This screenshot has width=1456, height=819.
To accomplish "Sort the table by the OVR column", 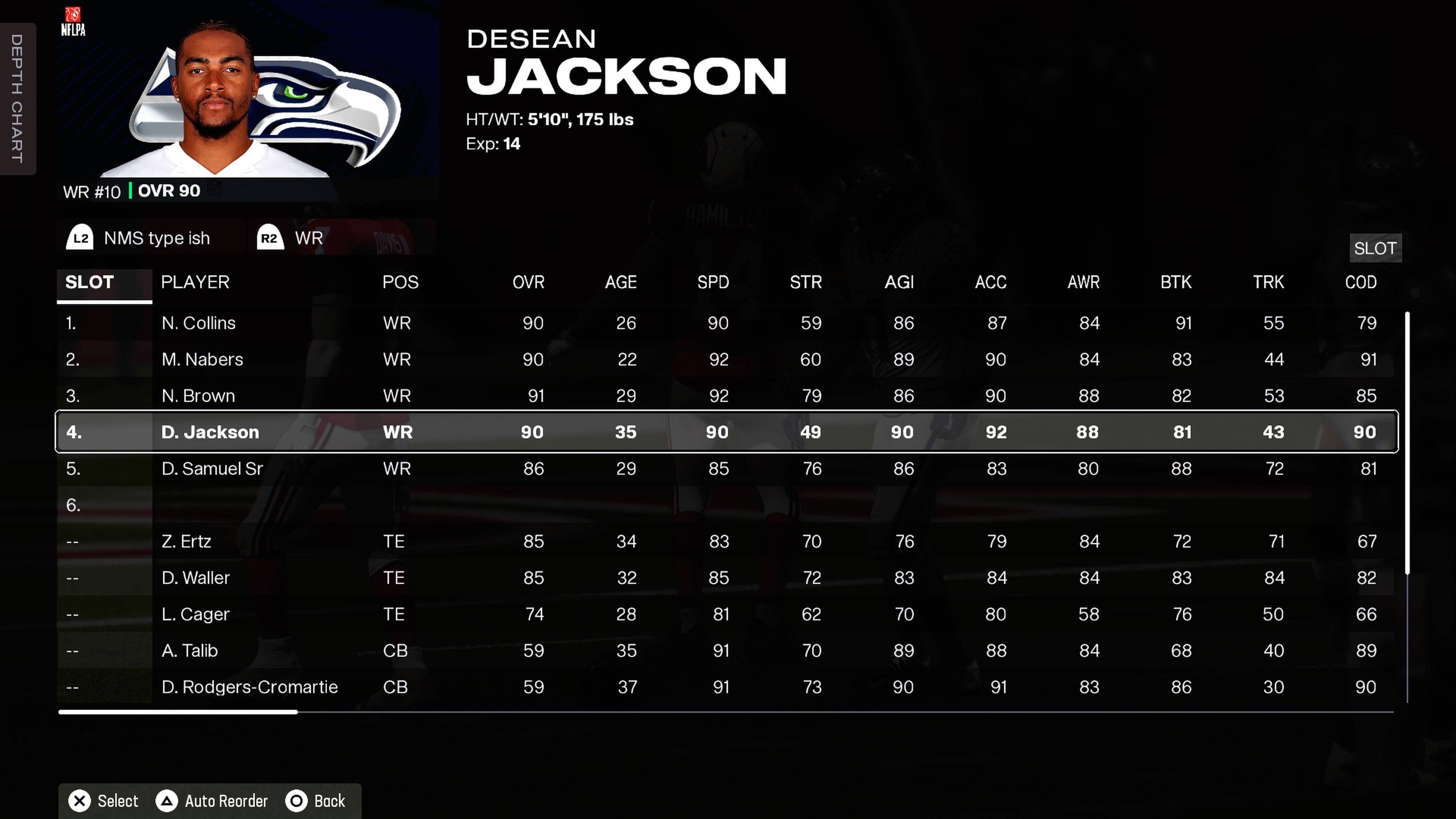I will pos(528,282).
